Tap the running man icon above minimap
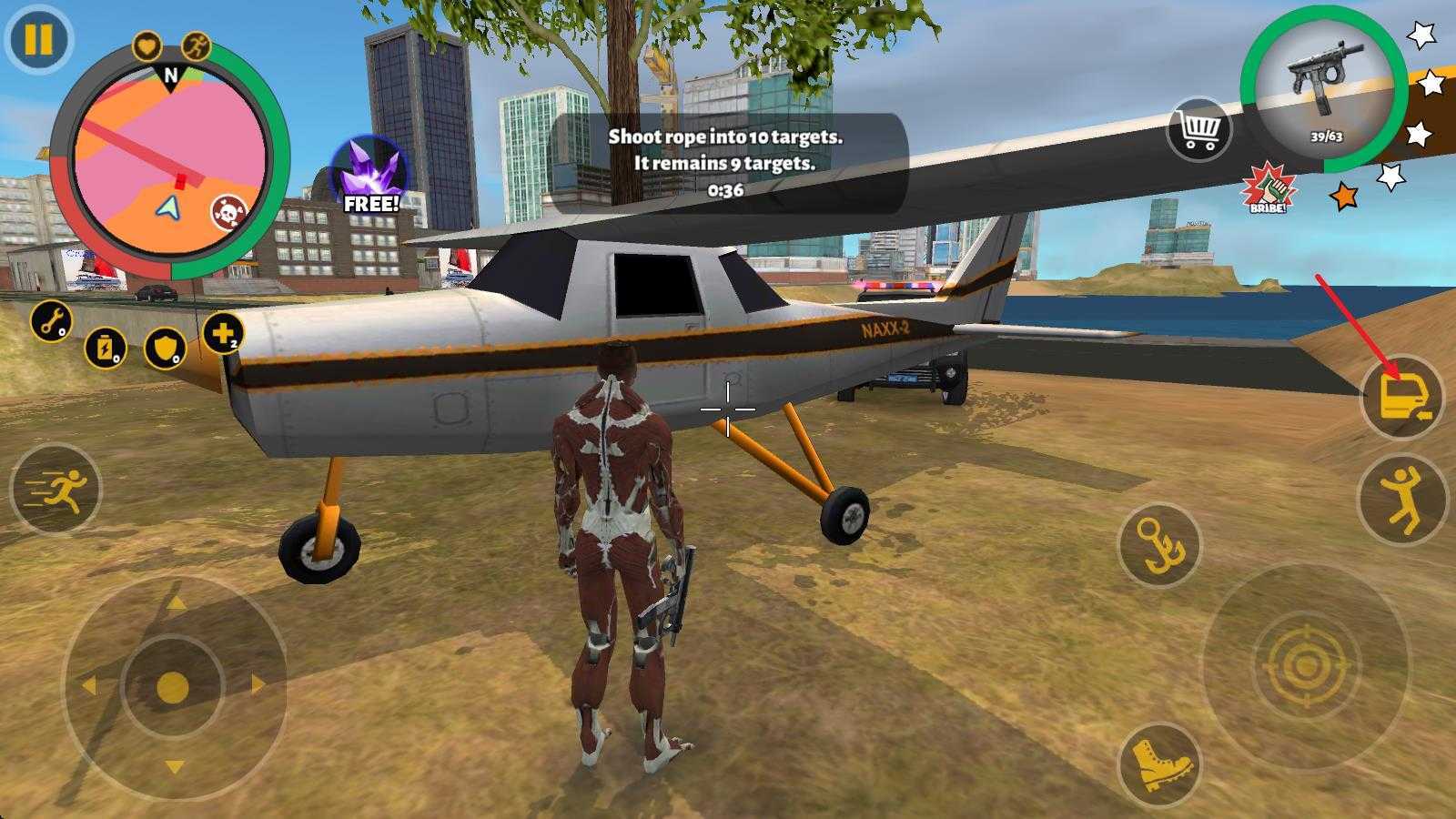Viewport: 1456px width, 819px height. pos(197,45)
